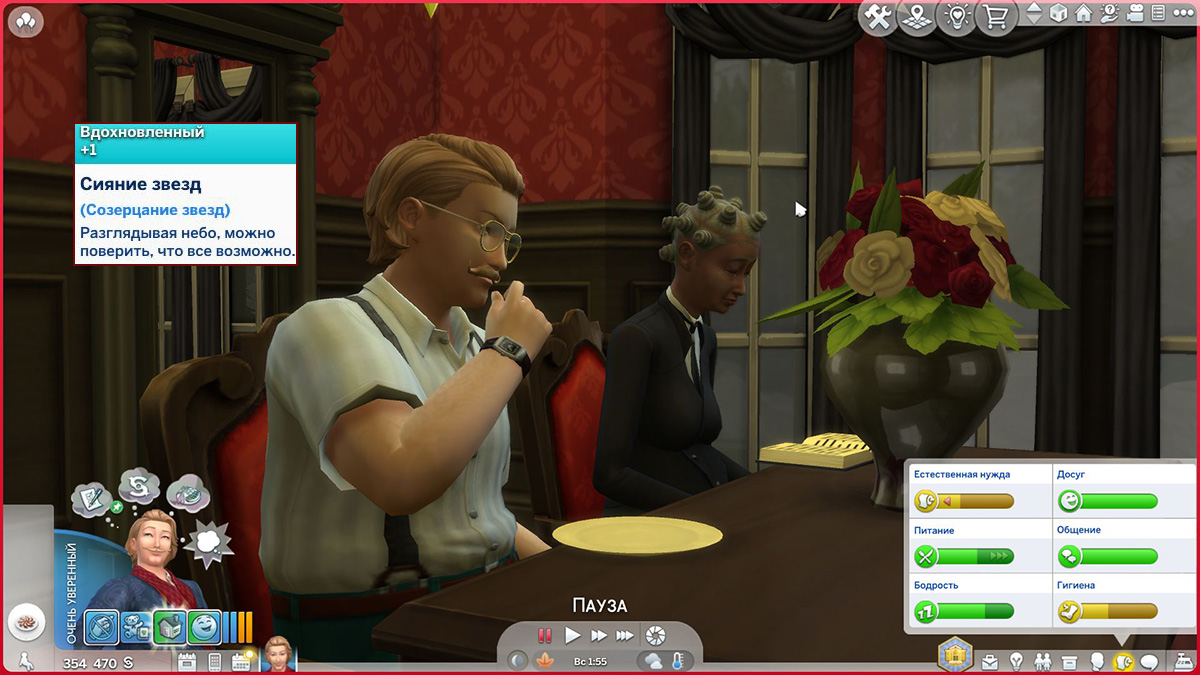Resume game at normal play speed

pos(573,635)
